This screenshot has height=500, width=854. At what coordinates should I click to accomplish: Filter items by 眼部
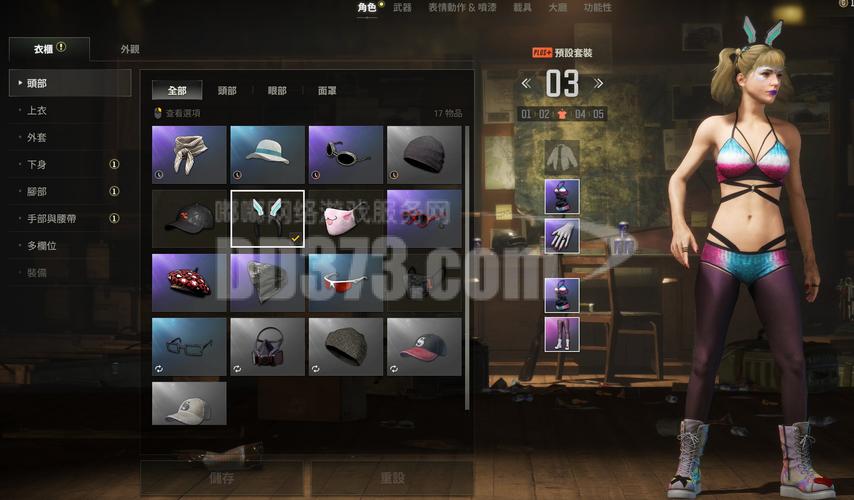[276, 91]
